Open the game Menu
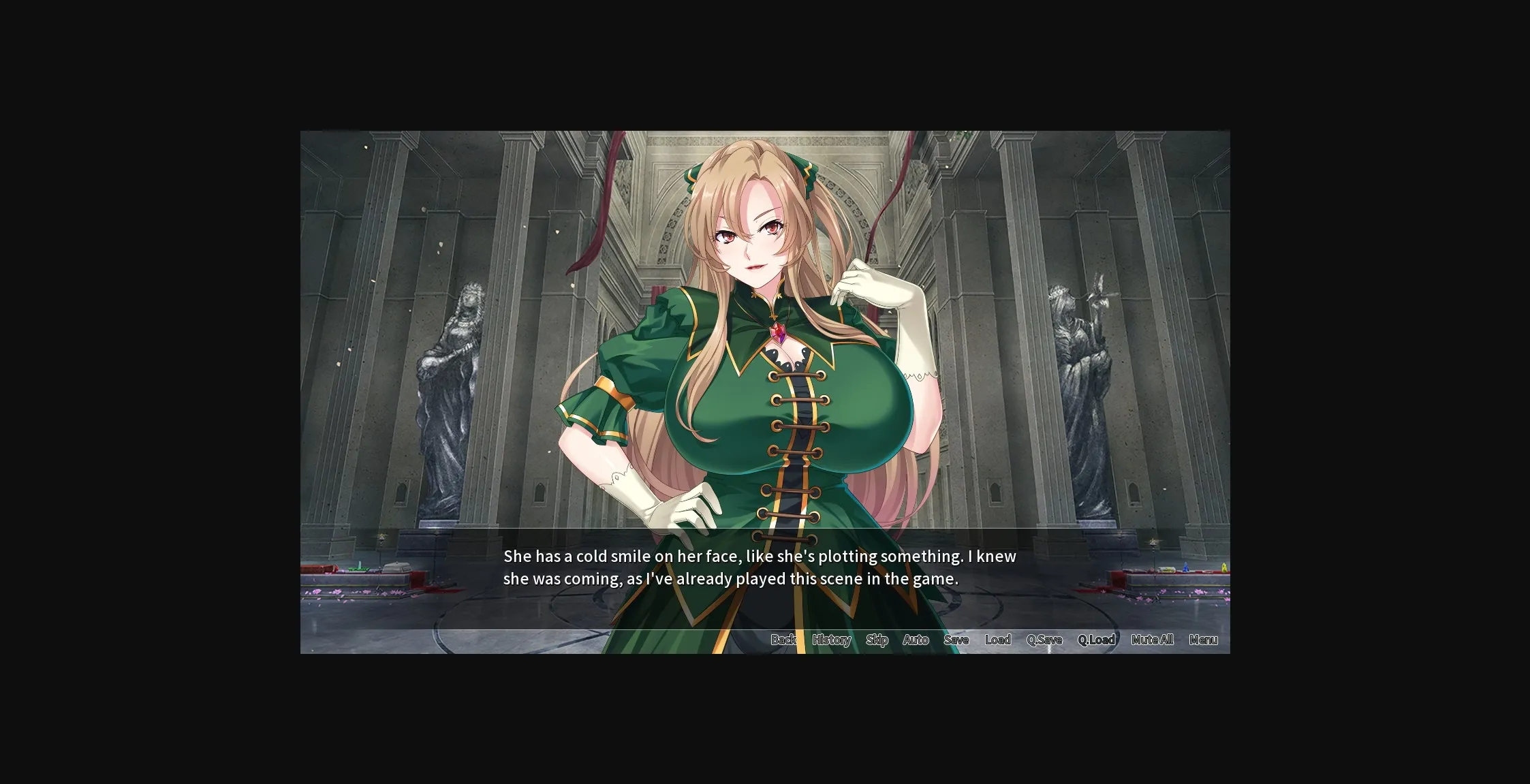1530x784 pixels. point(1204,640)
